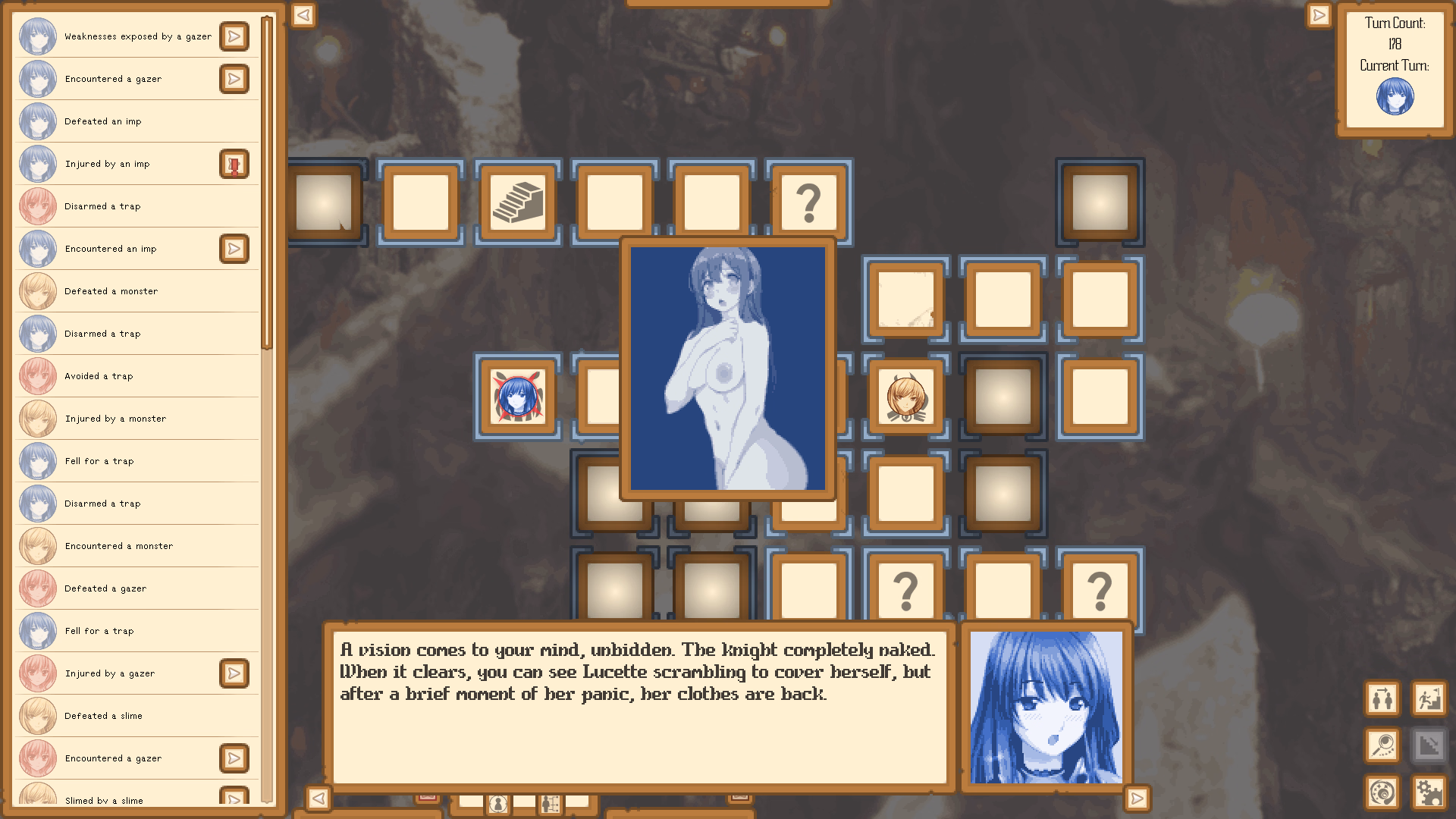Open the search magnifier tool

click(x=1382, y=746)
